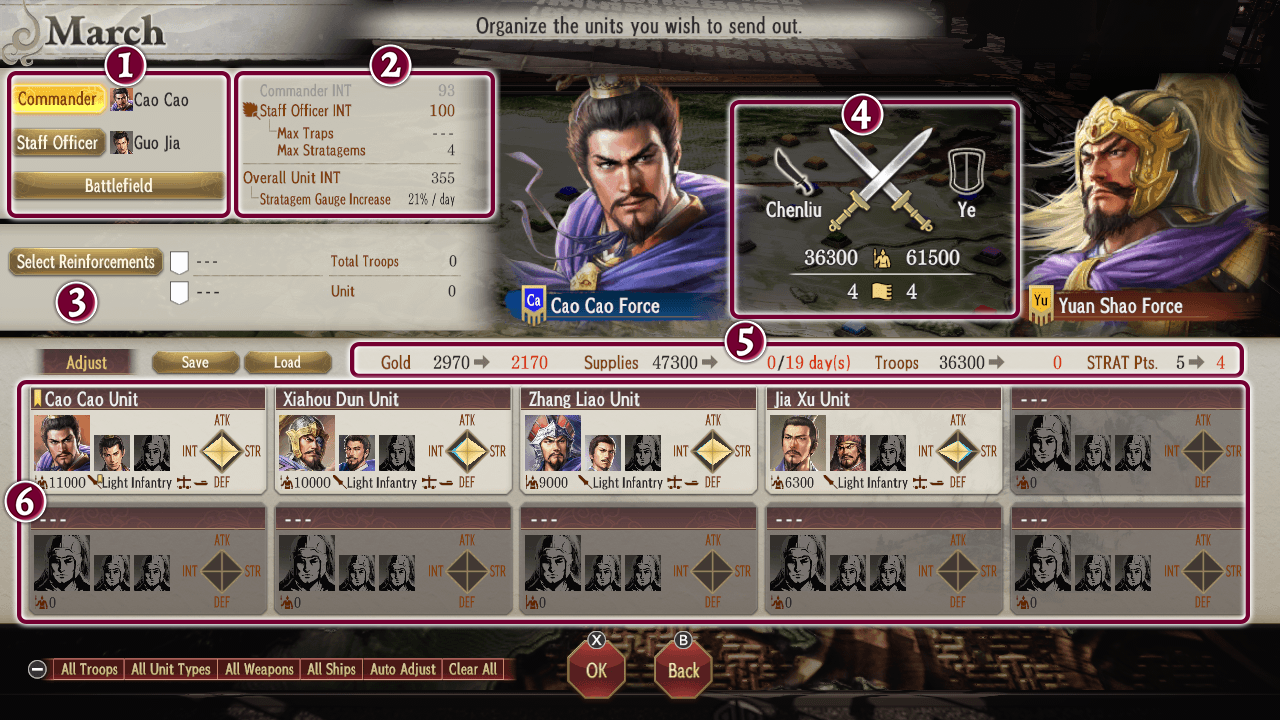Apply Auto Adjust to troop distribution
The width and height of the screenshot is (1280, 720).
[403, 669]
